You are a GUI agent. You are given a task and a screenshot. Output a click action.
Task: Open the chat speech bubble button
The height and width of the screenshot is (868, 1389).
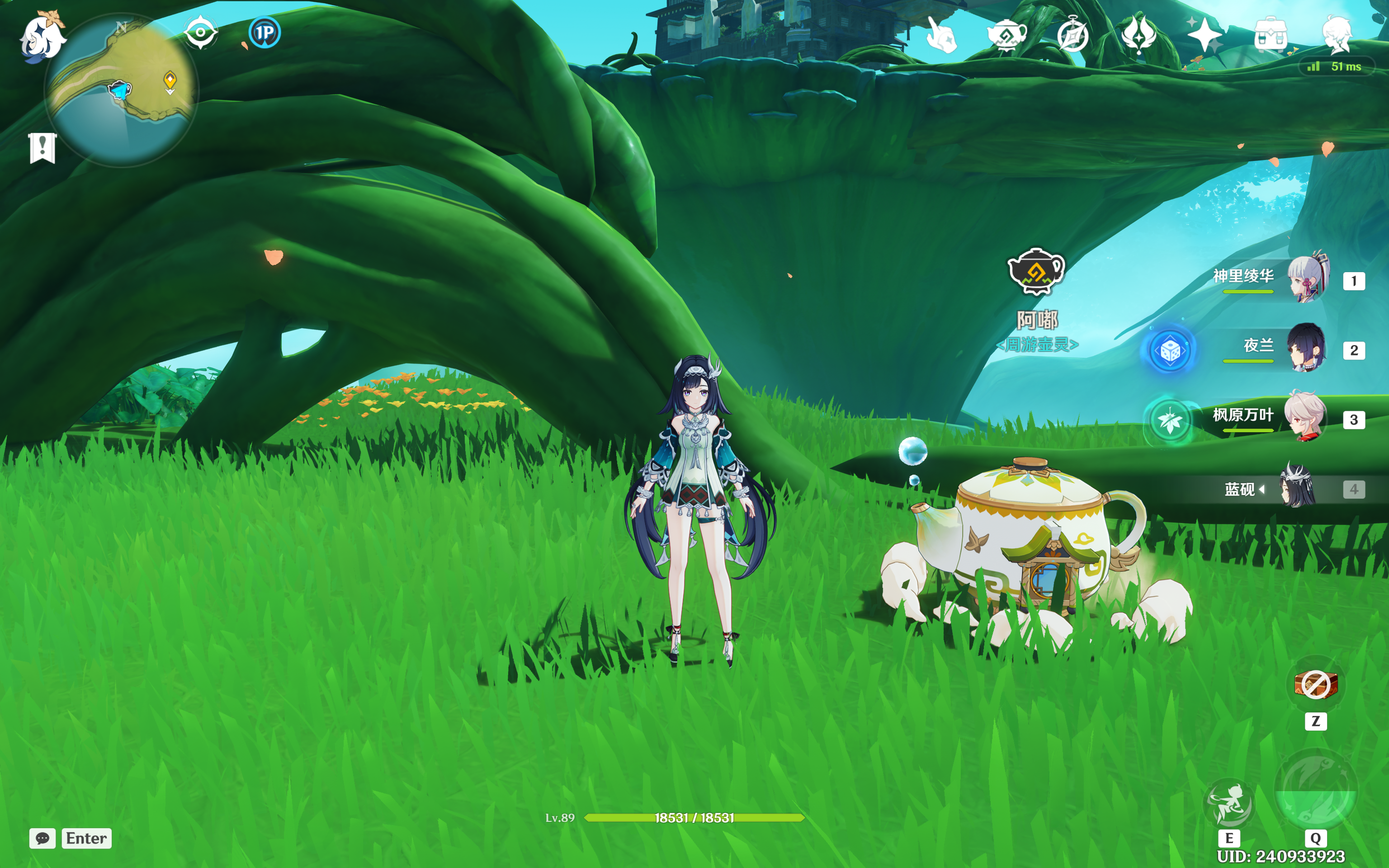tap(43, 838)
